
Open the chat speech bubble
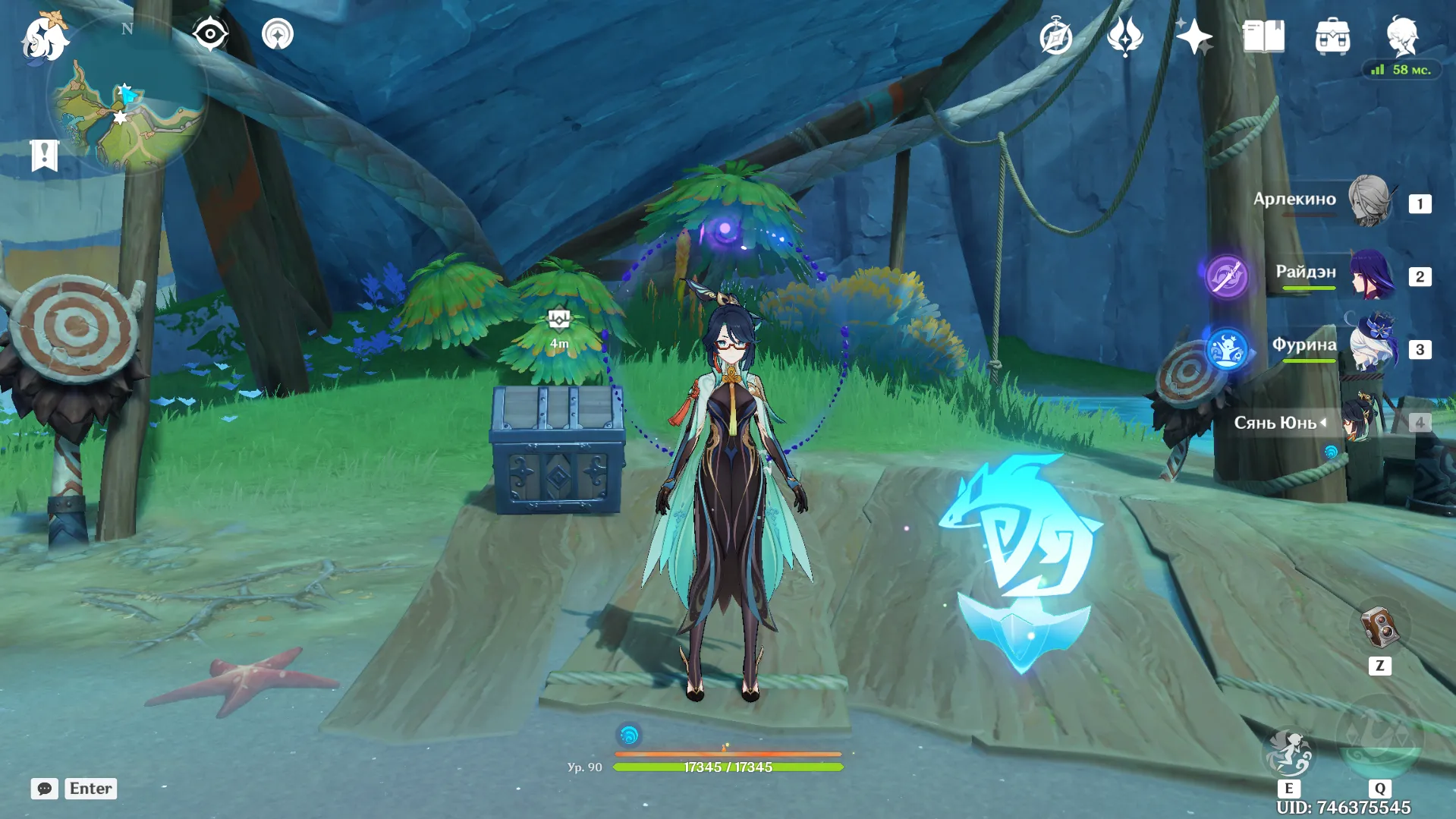(45, 789)
